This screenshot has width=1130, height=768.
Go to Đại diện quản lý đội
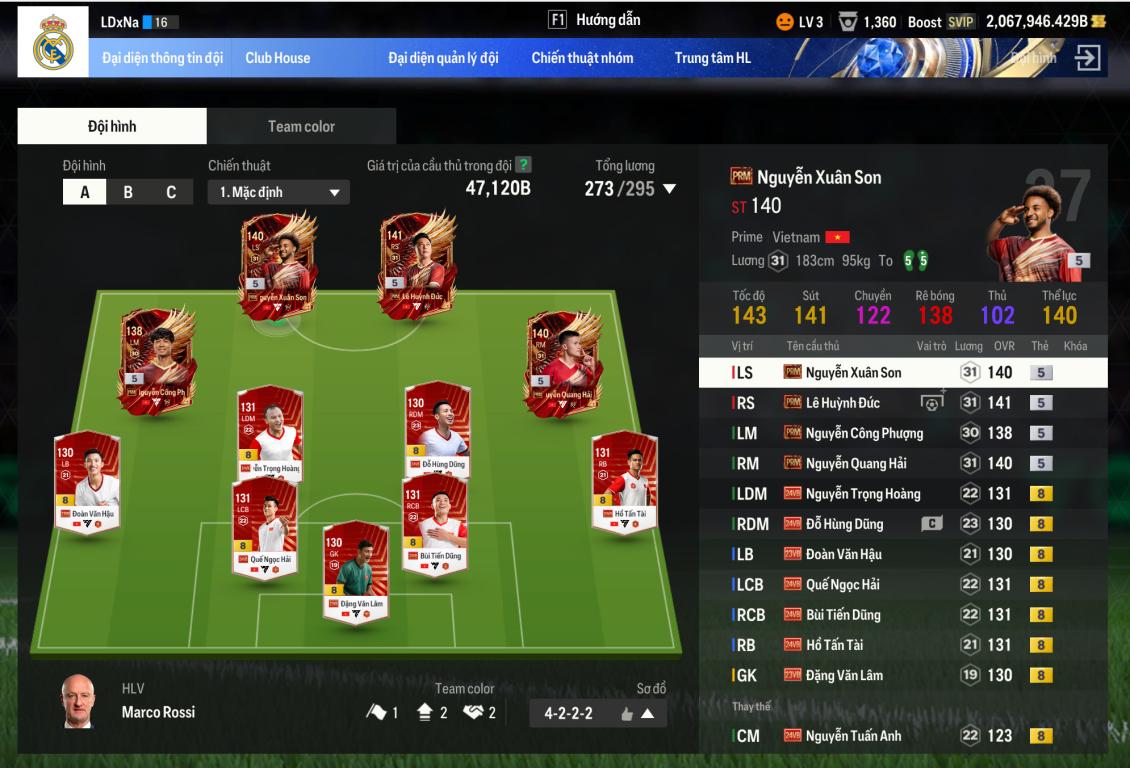pyautogui.click(x=443, y=58)
